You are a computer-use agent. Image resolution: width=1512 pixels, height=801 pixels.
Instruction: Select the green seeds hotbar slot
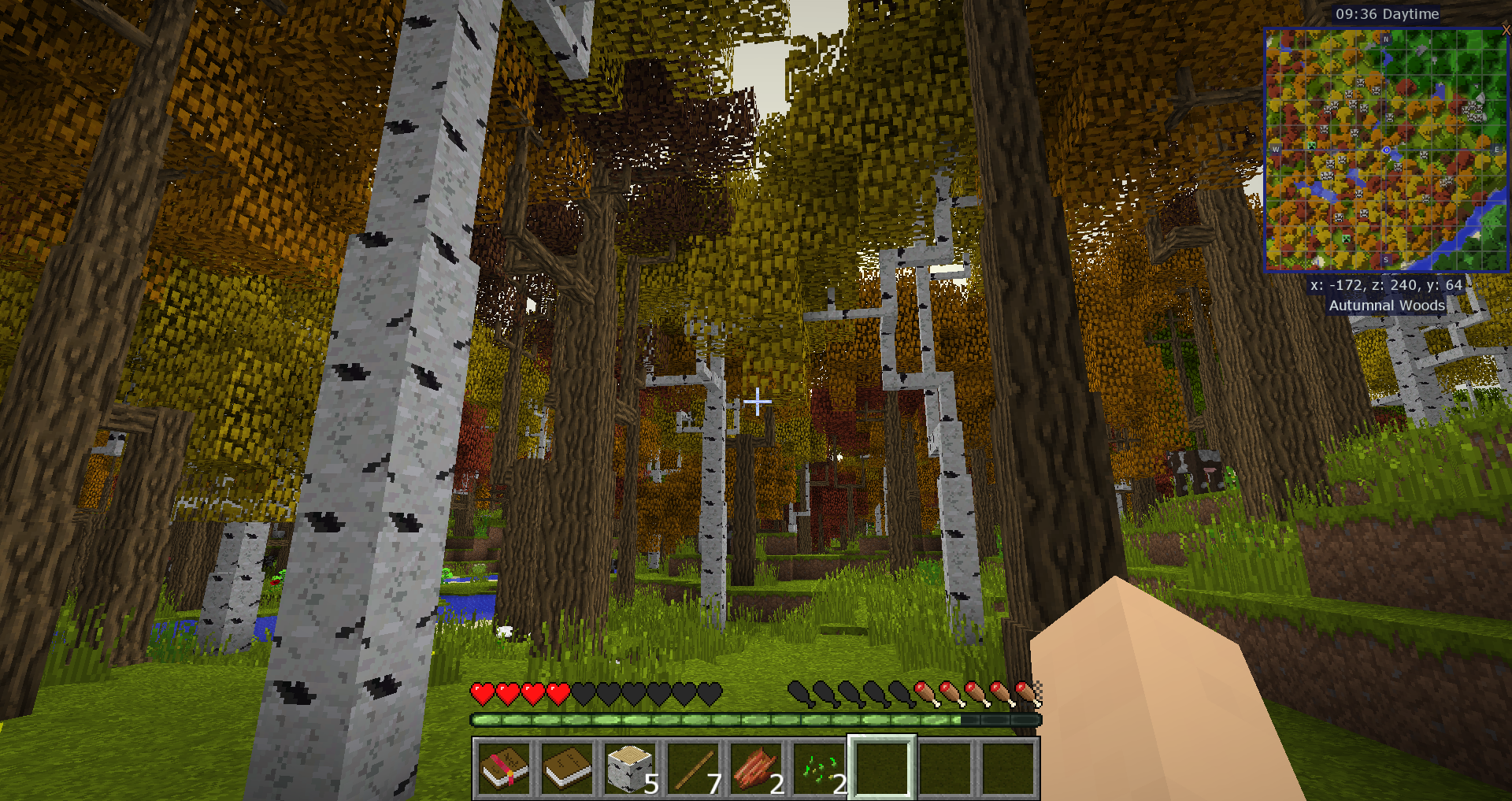[x=819, y=769]
